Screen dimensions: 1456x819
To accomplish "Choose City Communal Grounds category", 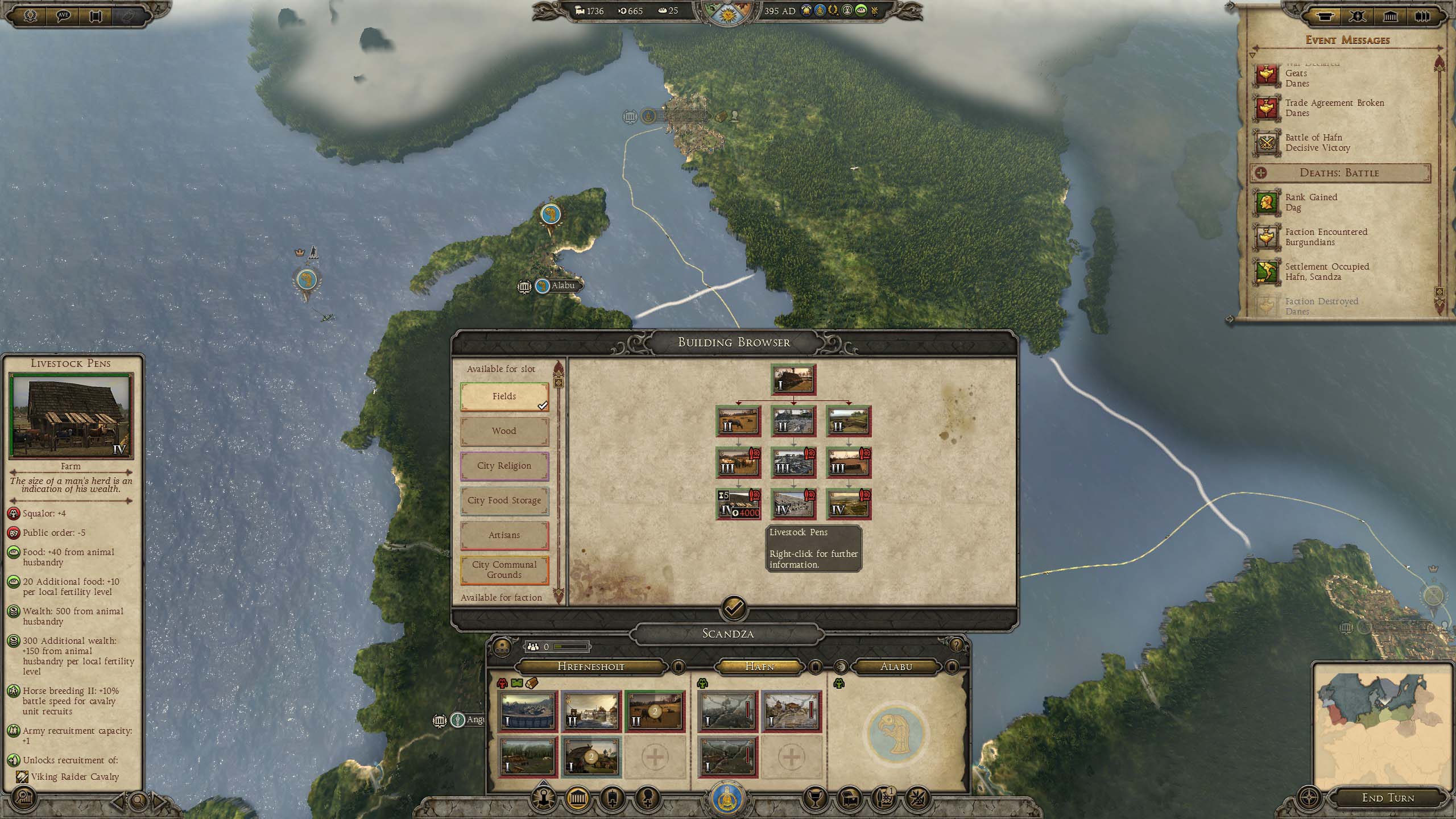I will (x=504, y=570).
